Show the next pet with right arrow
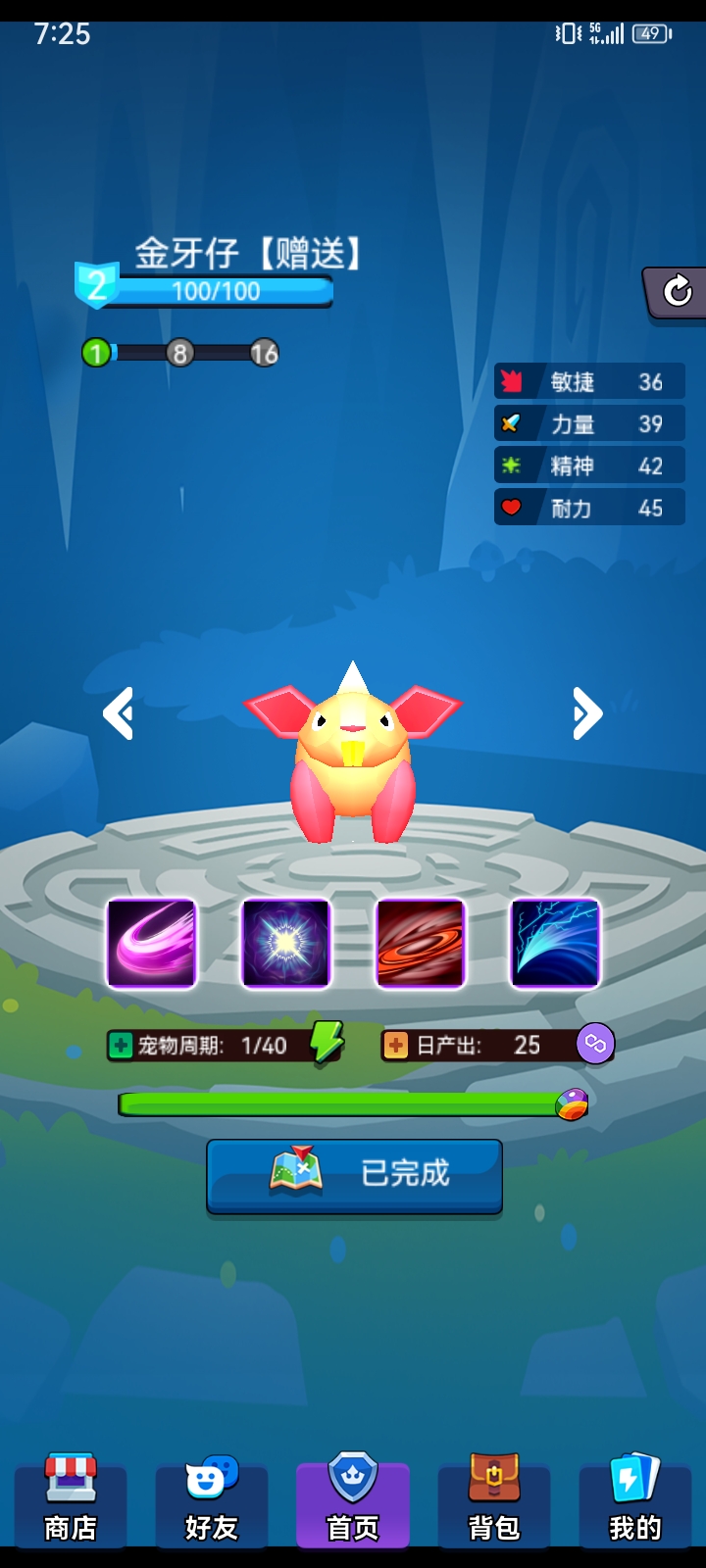This screenshot has width=706, height=1568. coord(586,713)
